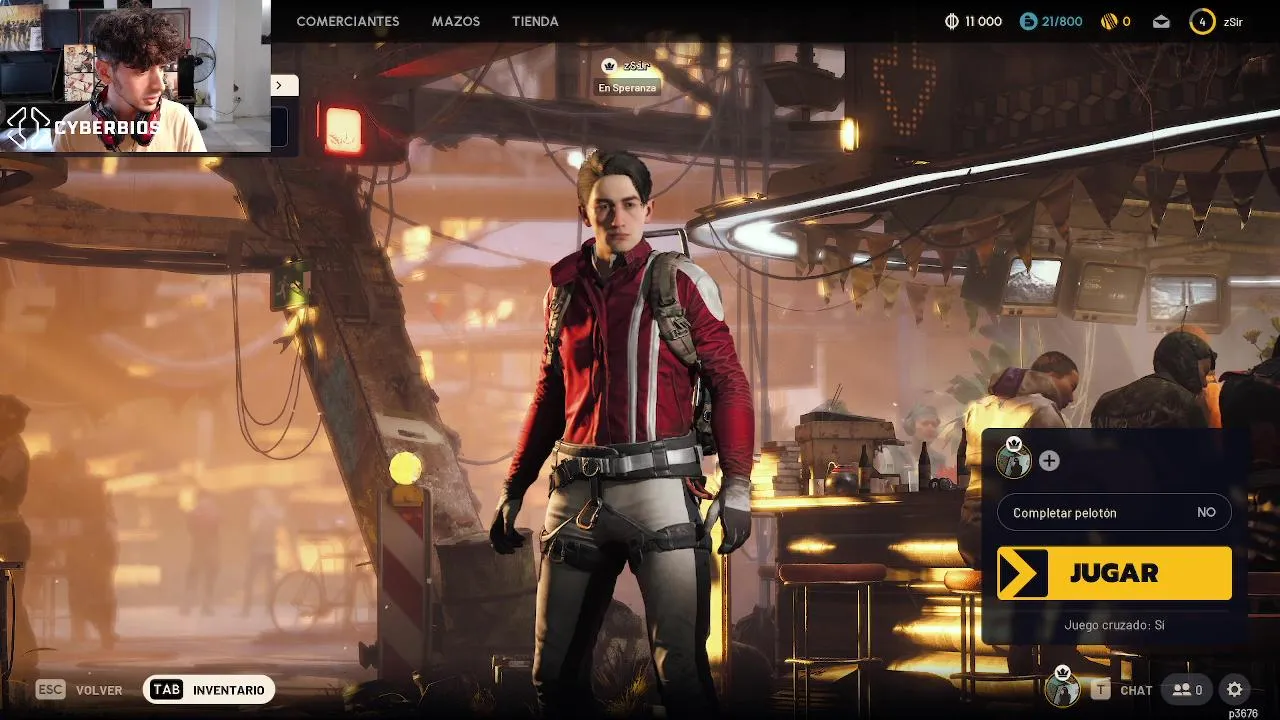Switch to the Mazos tab
This screenshot has height=720, width=1280.
pos(456,21)
